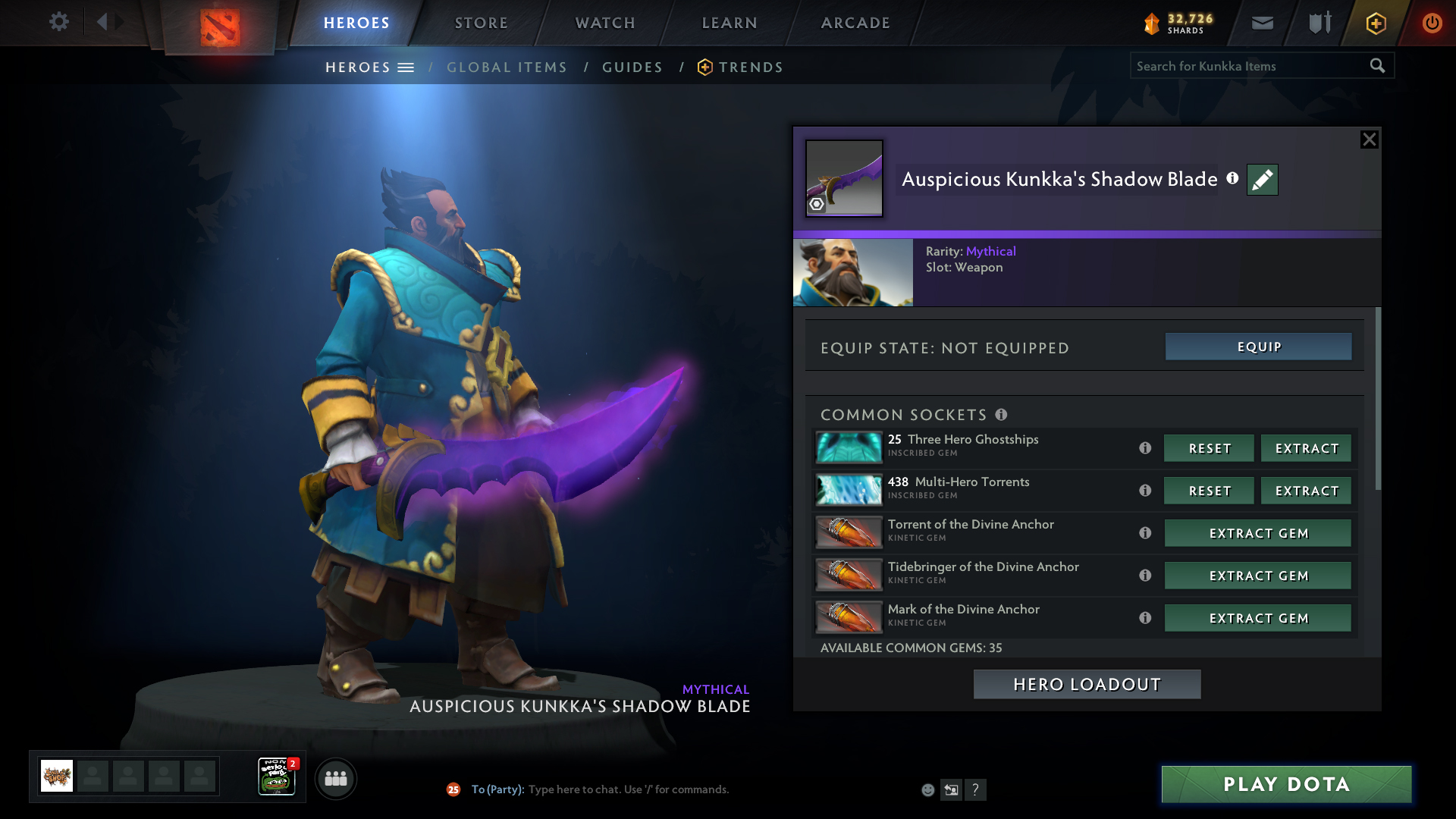Open the Watch tab
This screenshot has height=819, width=1456.
tap(605, 23)
